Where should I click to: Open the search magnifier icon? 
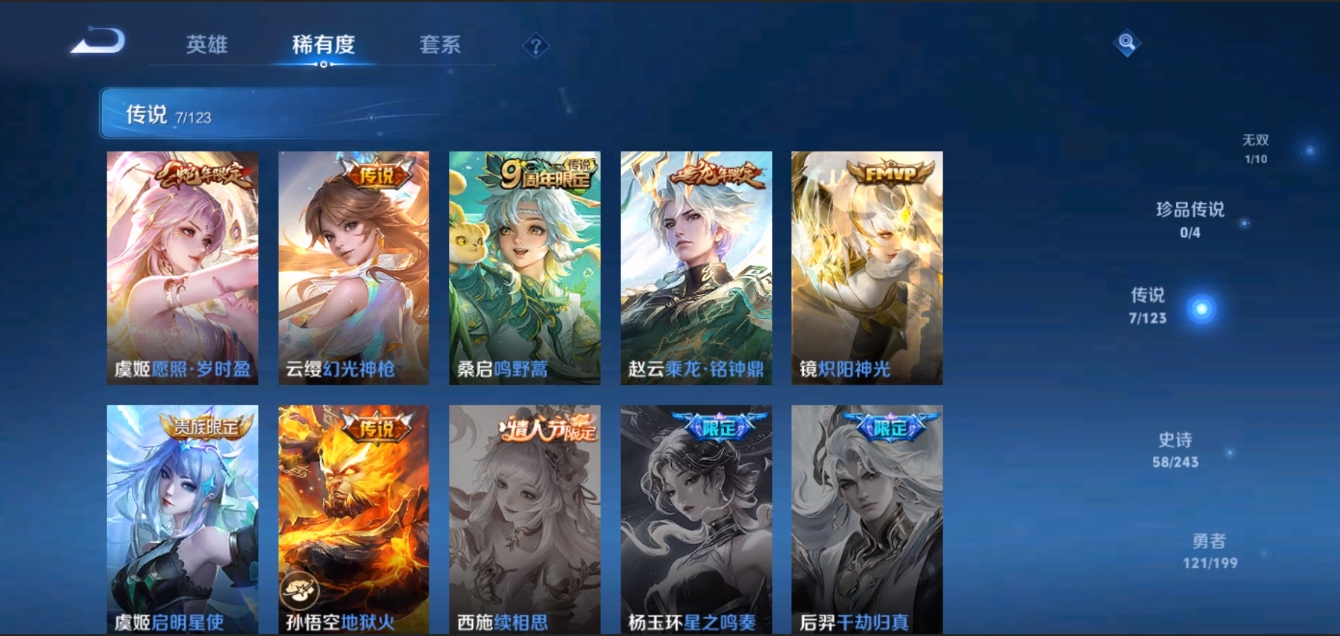(1127, 42)
